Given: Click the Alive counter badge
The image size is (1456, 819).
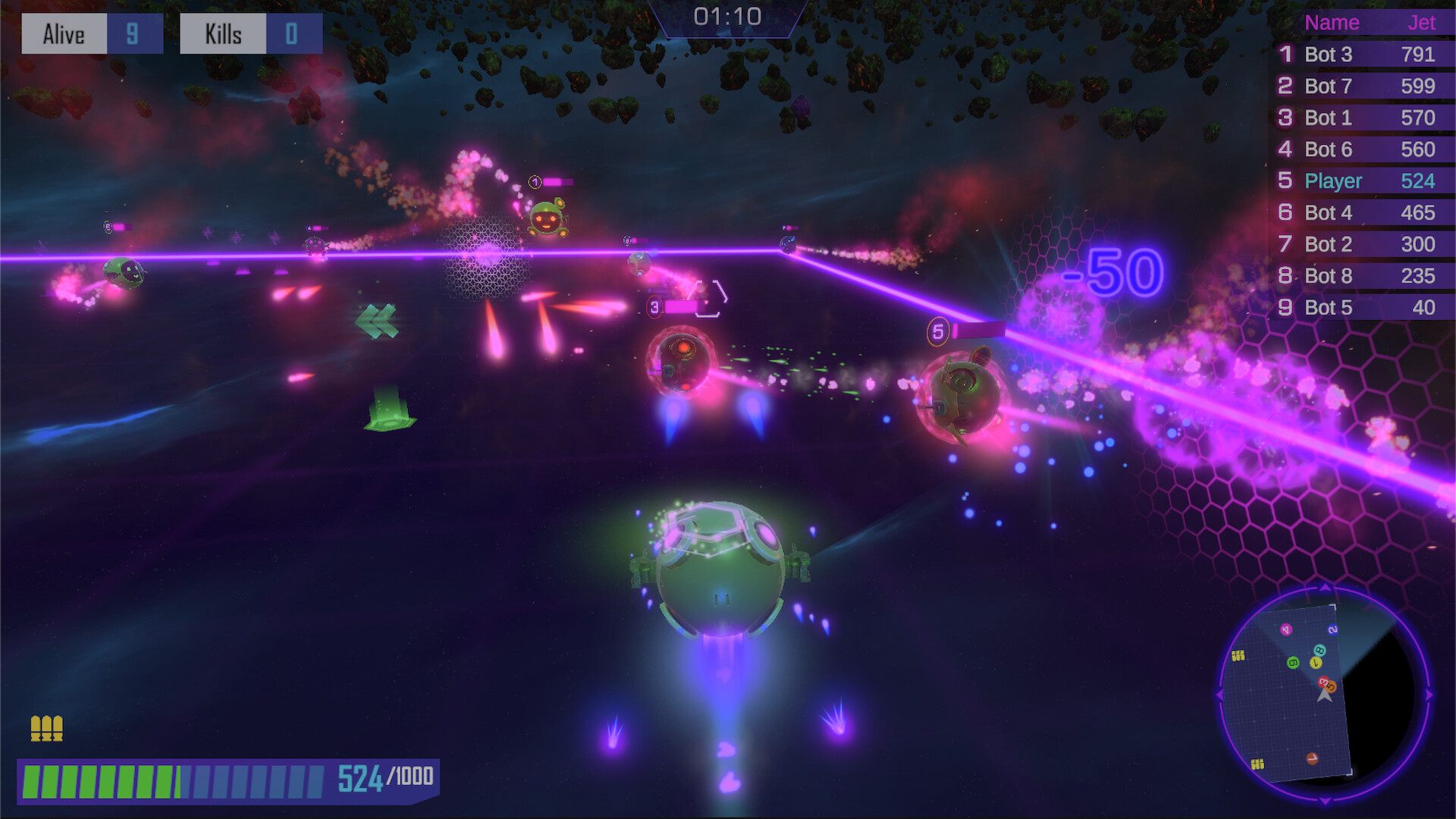Looking at the screenshot, I should coord(91,33).
